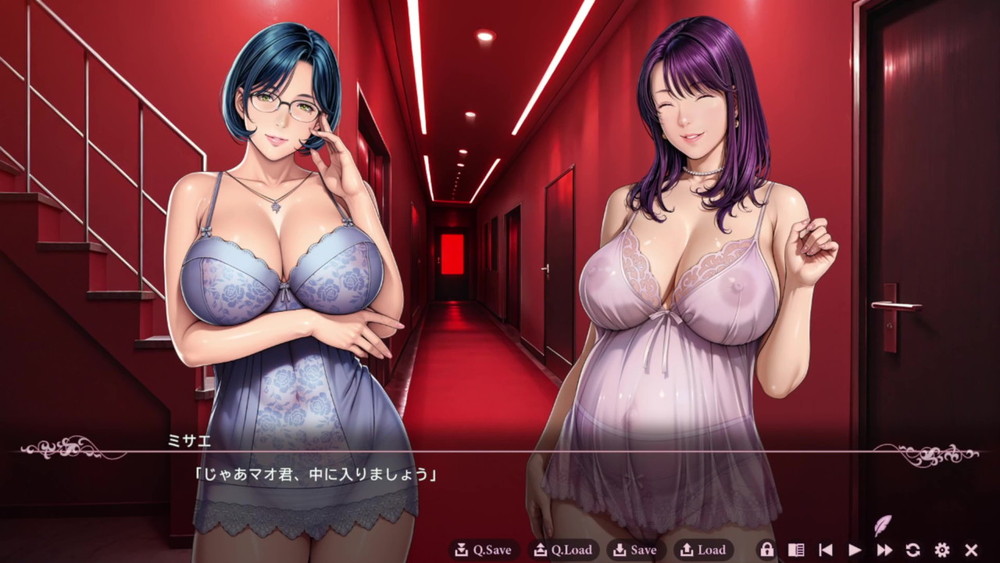This screenshot has width=1000, height=563.
Task: Fast-forward text with the double-arrow skip
Action: pos(884,550)
